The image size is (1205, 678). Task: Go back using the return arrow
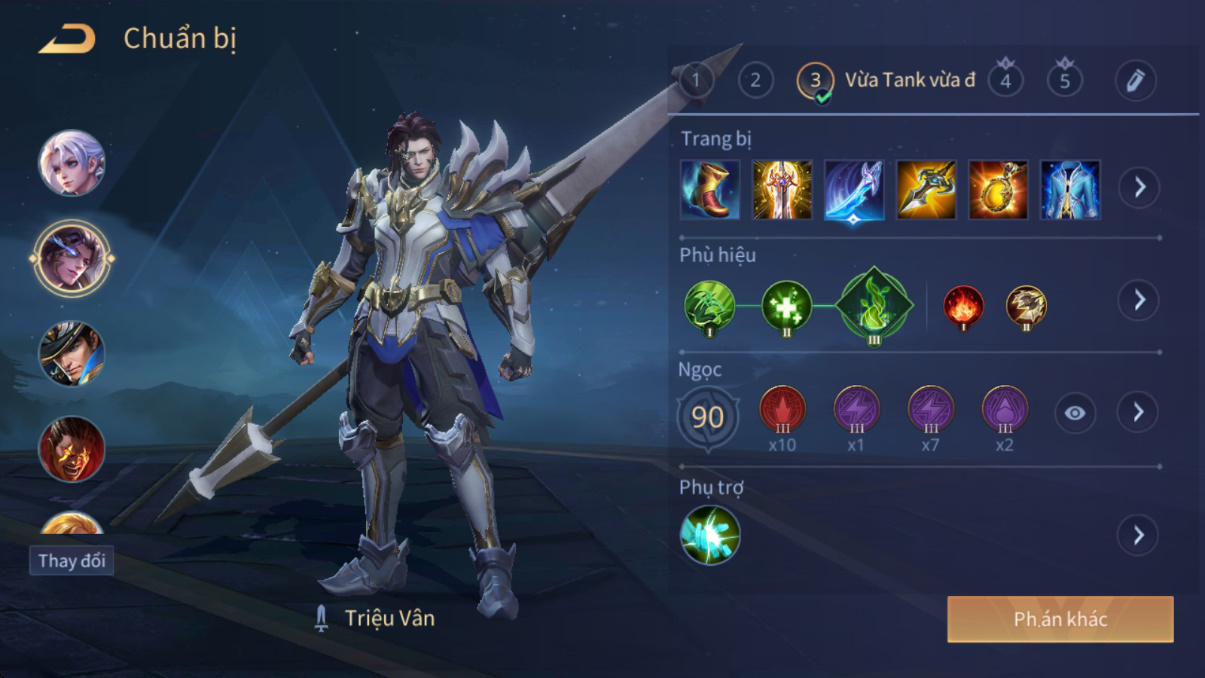[67, 40]
